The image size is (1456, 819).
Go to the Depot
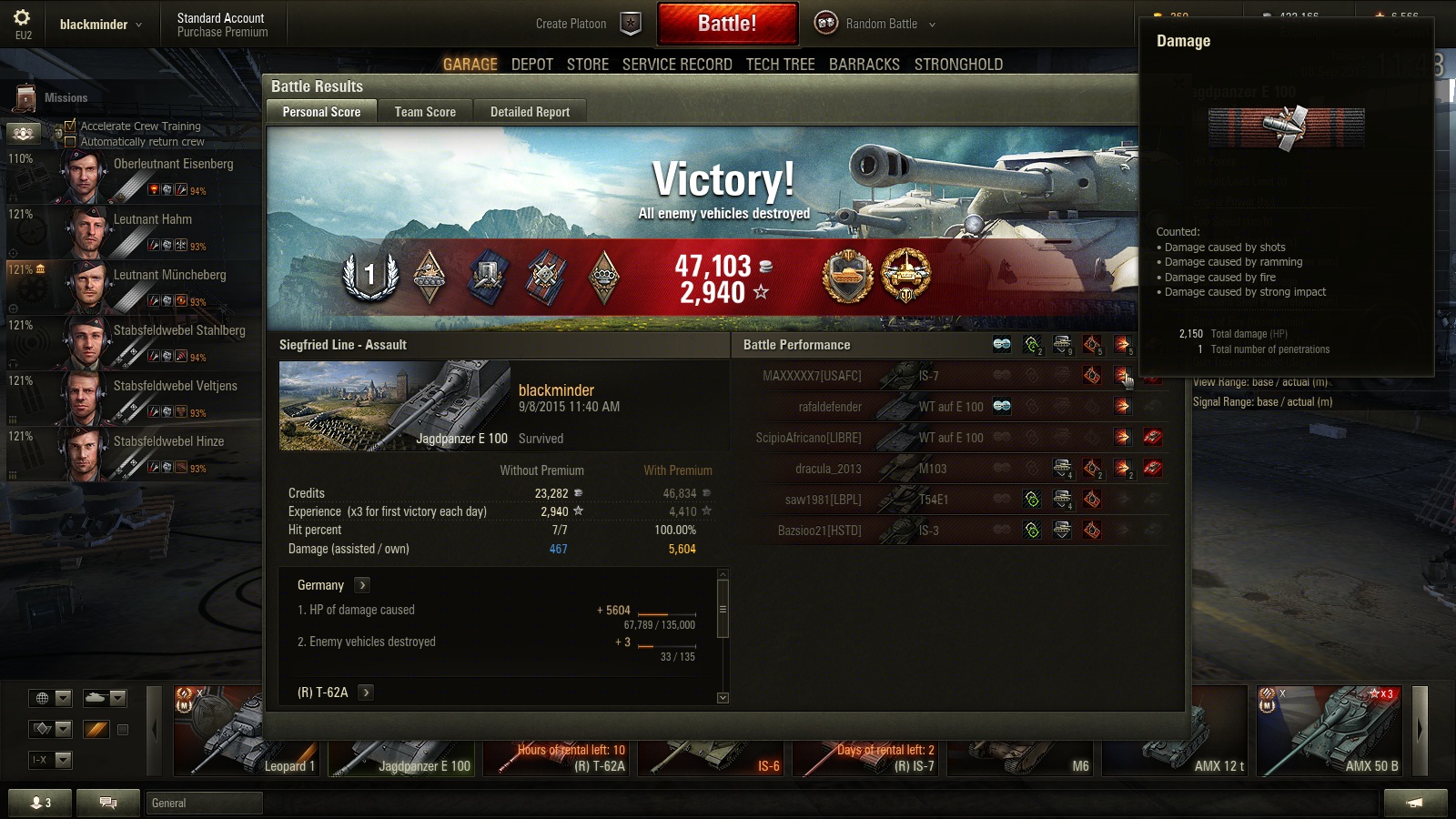click(x=531, y=65)
